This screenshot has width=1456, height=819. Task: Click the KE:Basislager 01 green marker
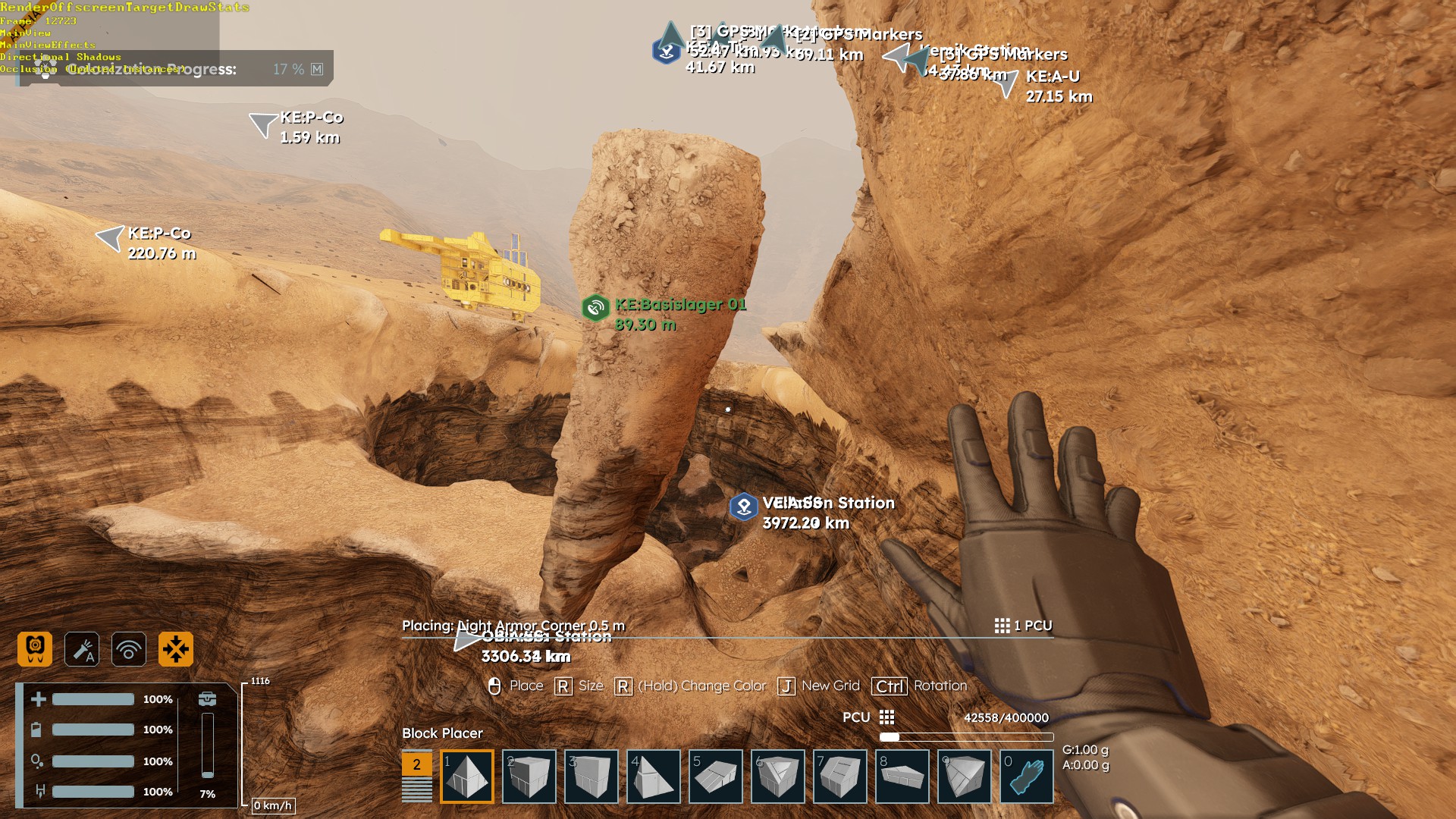point(596,308)
